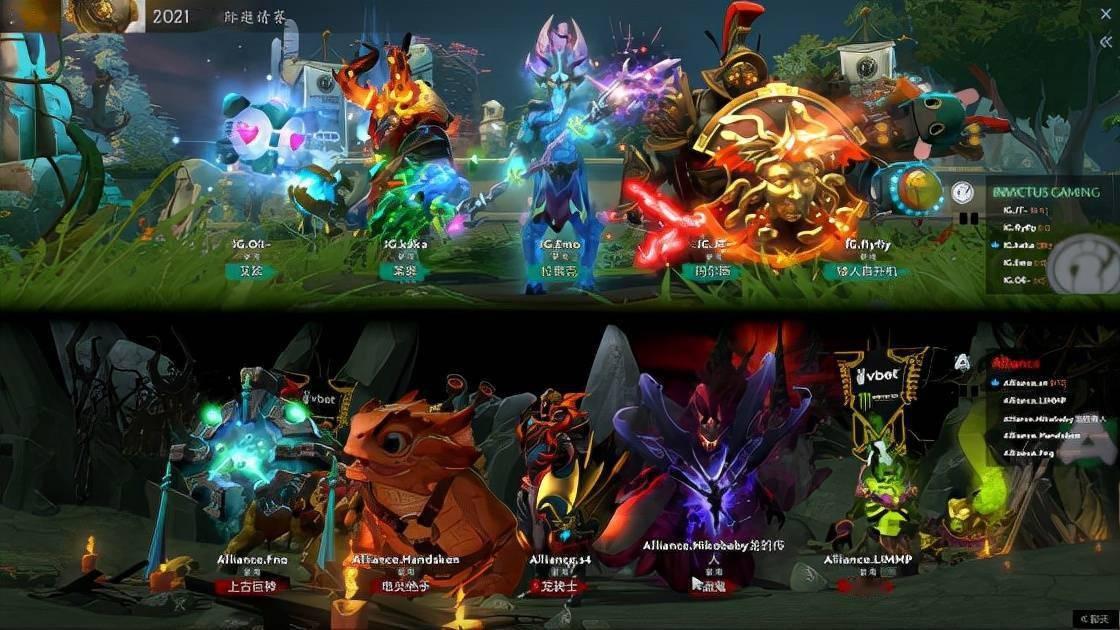Click the Invictus Gaming team header

(1044, 192)
